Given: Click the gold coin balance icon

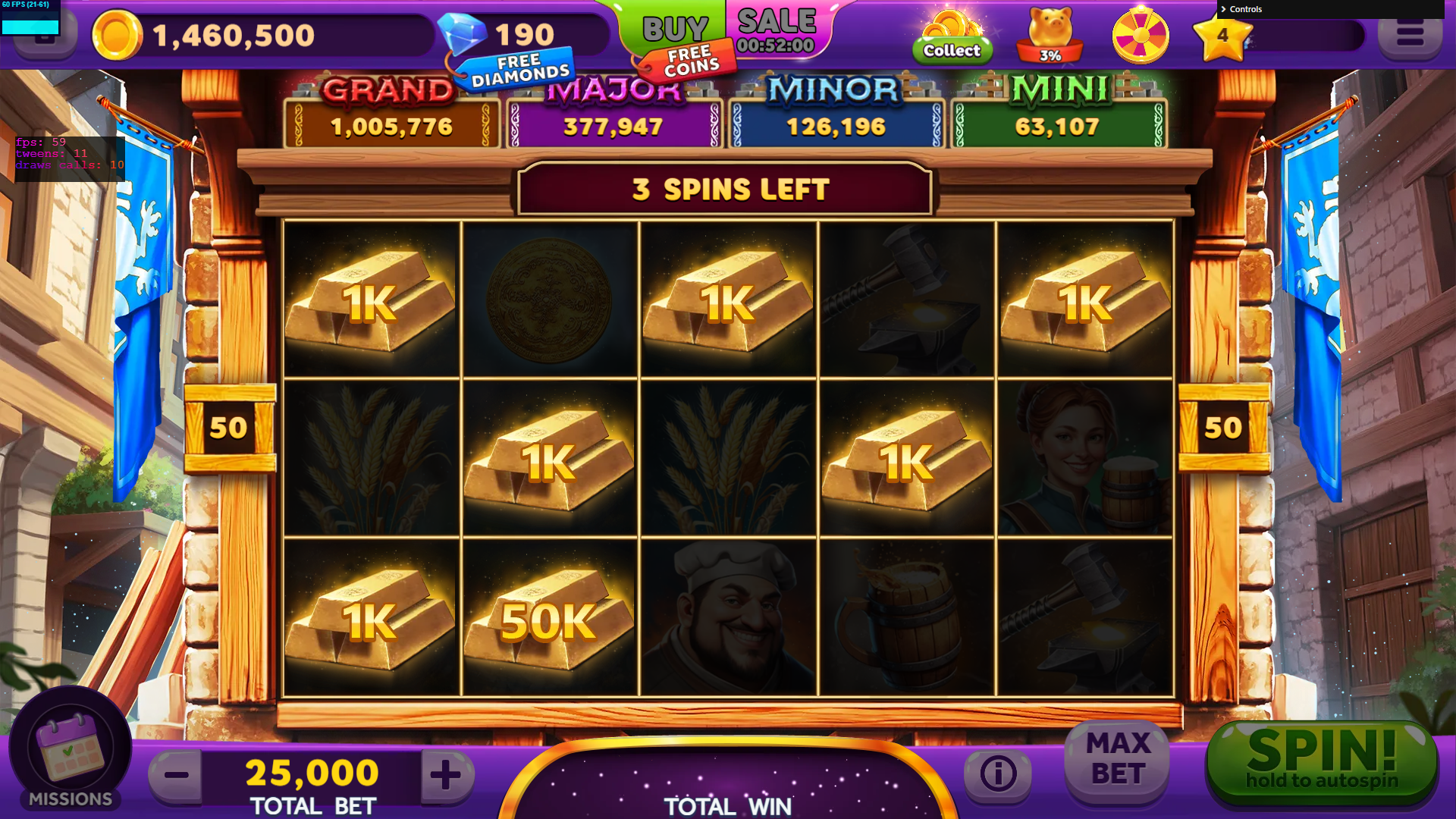Looking at the screenshot, I should (117, 35).
